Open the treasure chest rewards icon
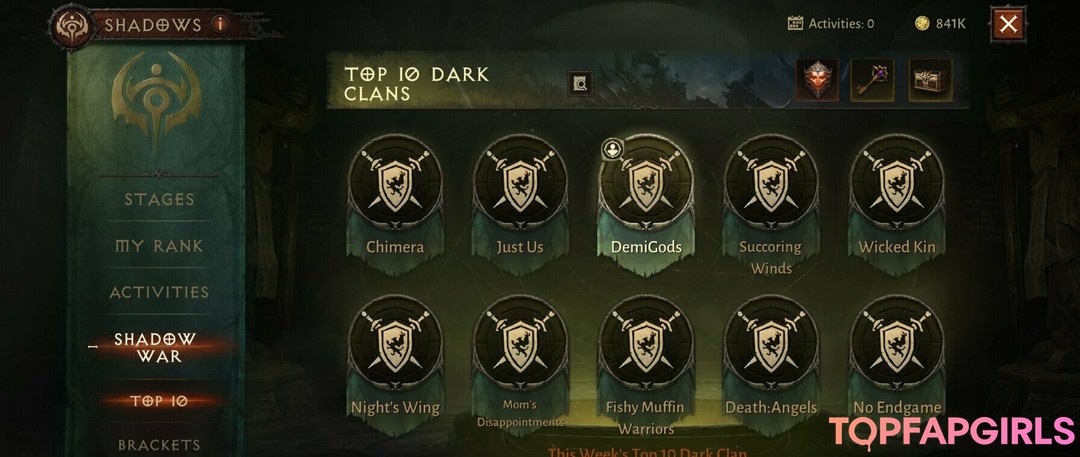This screenshot has width=1080, height=457. [930, 81]
